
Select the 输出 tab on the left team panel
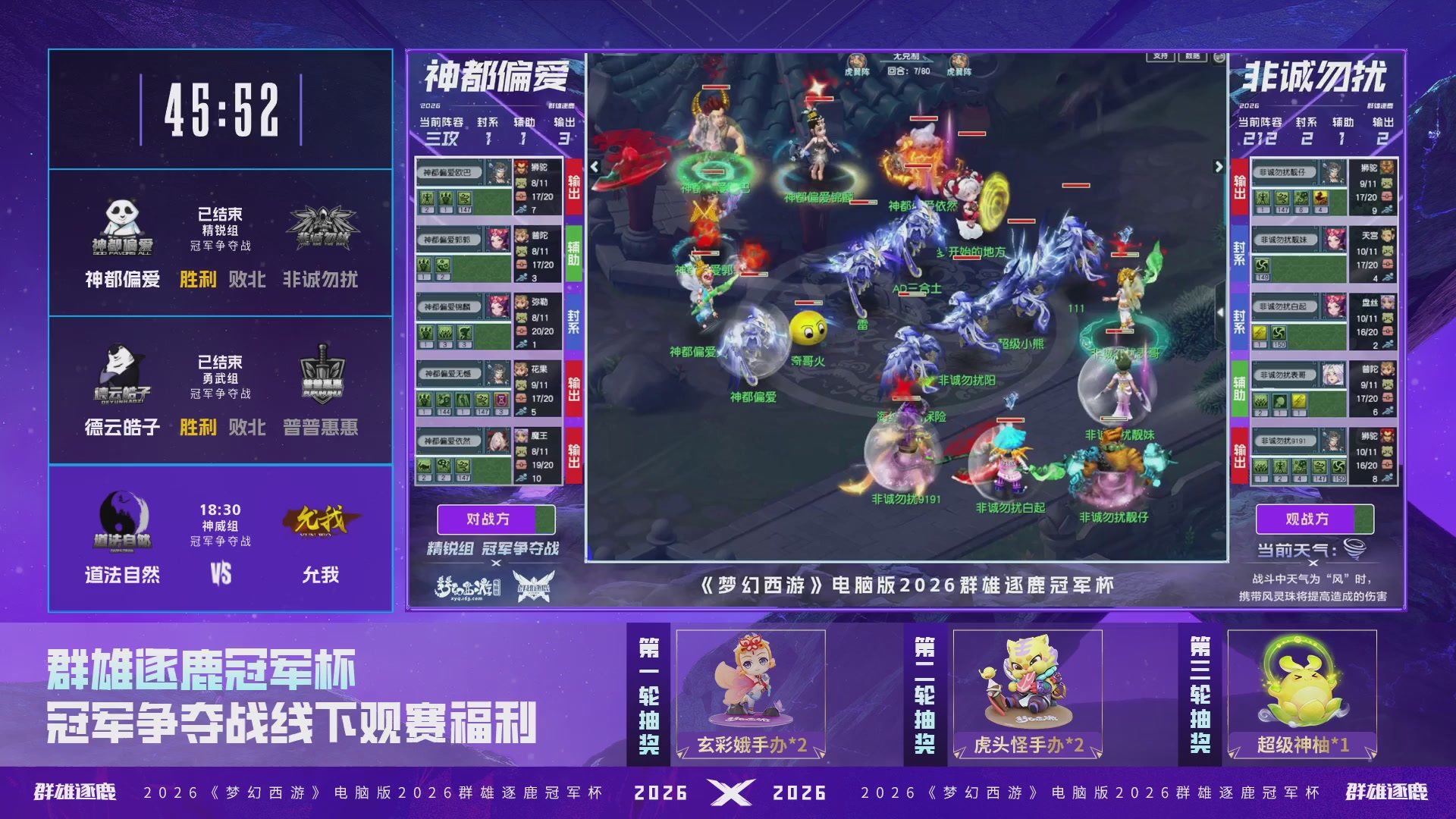(x=573, y=186)
